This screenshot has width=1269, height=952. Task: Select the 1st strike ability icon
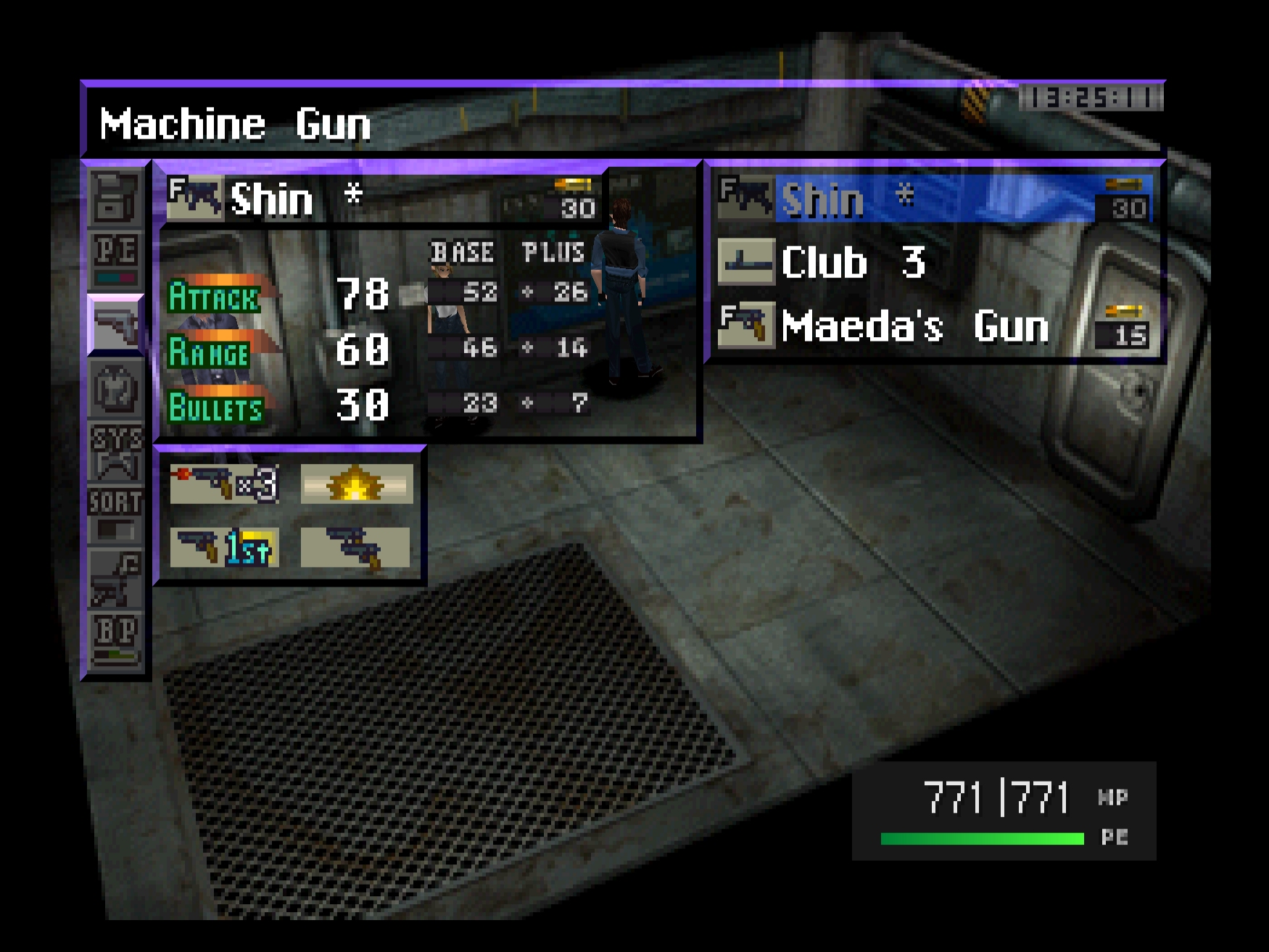coord(224,547)
